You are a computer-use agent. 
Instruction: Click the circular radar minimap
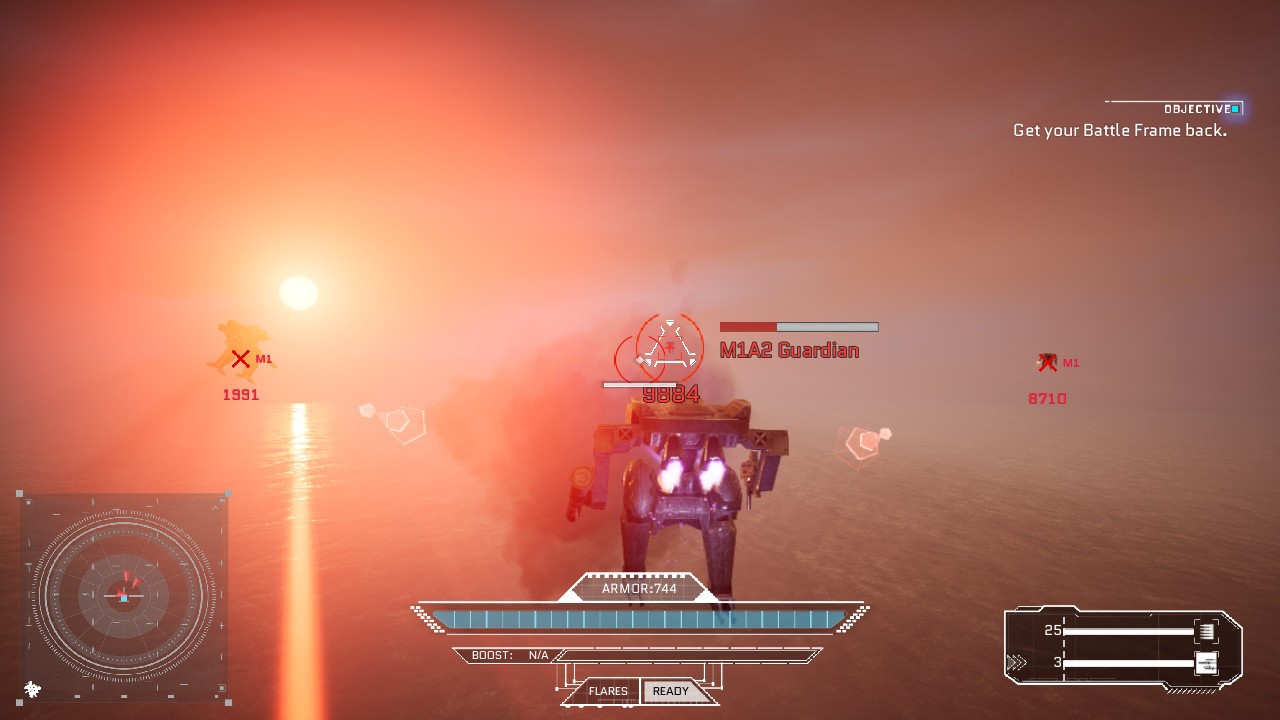pos(123,596)
